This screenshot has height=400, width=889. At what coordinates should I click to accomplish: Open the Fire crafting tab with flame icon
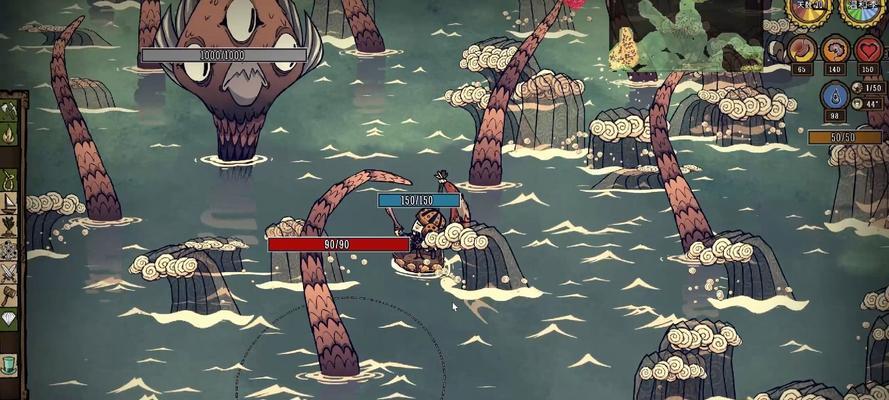(8, 133)
